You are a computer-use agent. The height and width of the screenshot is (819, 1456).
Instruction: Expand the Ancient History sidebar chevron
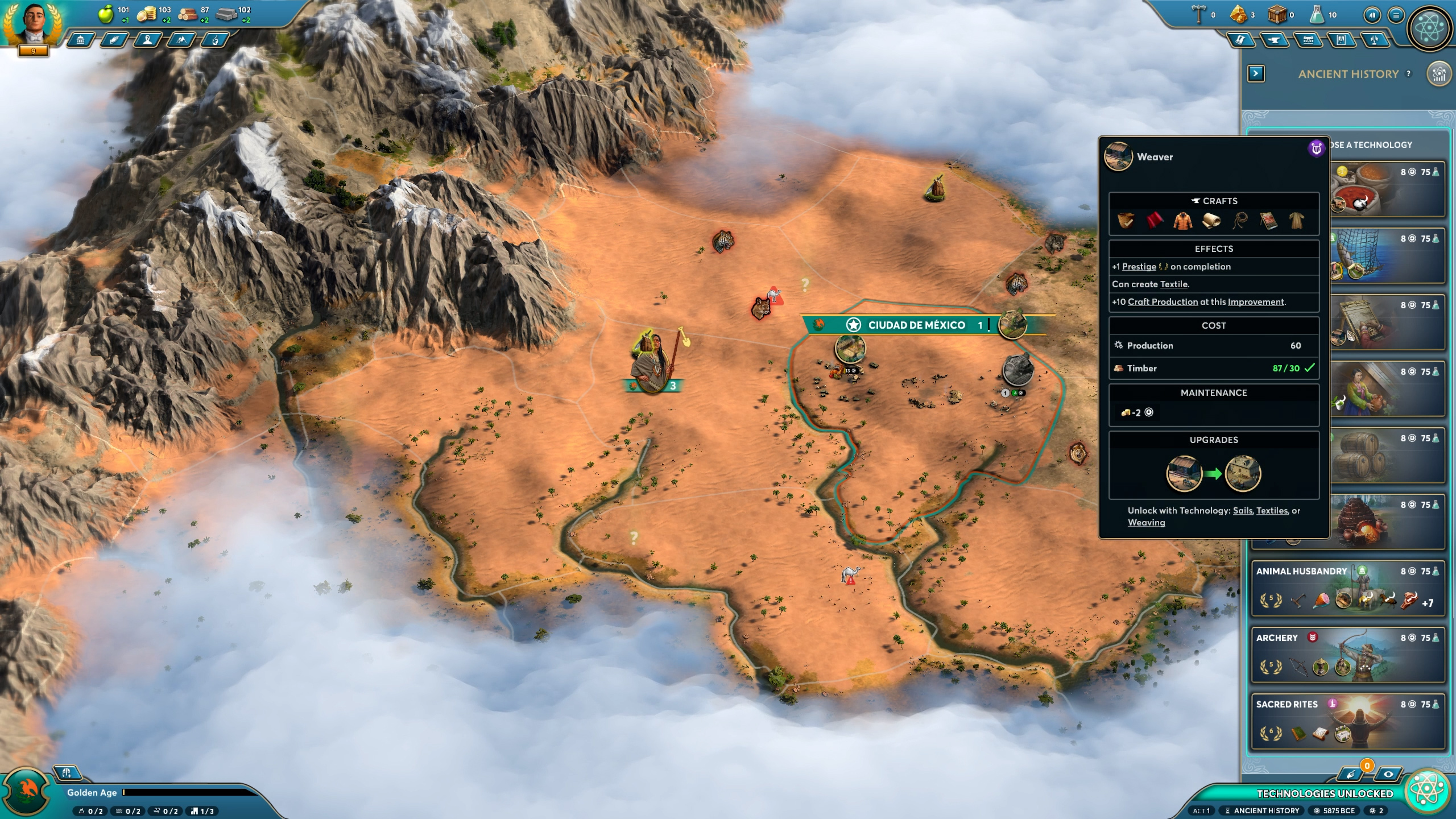(x=1256, y=74)
